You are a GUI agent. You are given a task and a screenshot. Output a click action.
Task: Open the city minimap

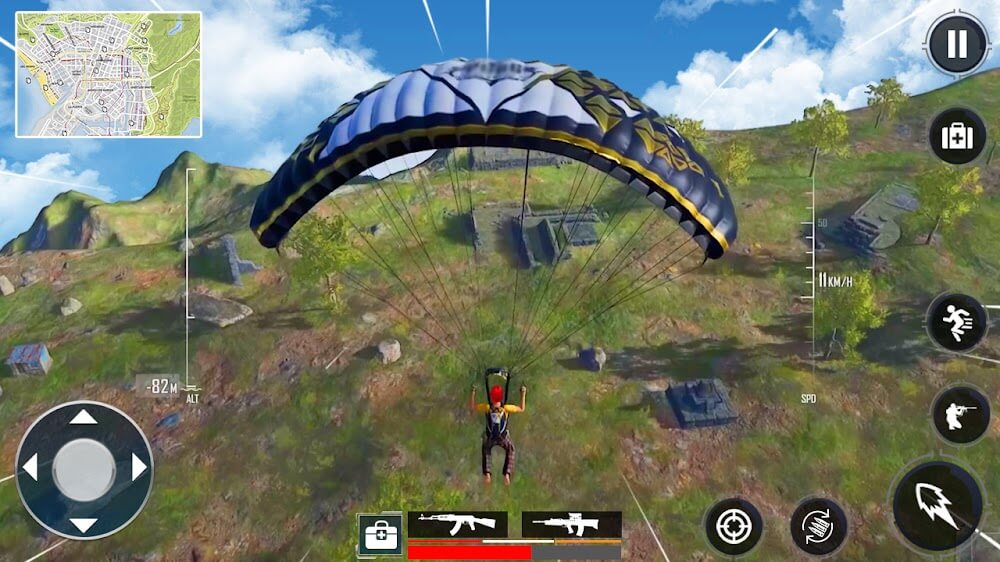(x=108, y=74)
